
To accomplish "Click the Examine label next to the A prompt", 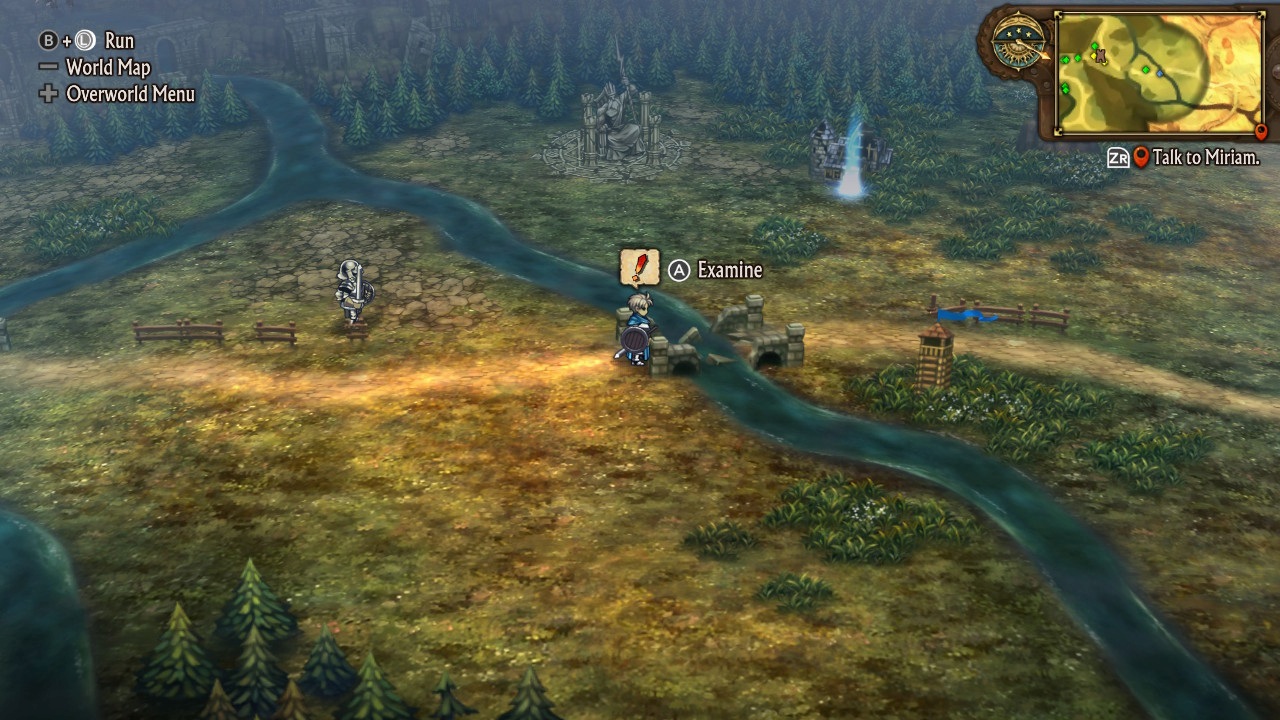I will [x=730, y=270].
